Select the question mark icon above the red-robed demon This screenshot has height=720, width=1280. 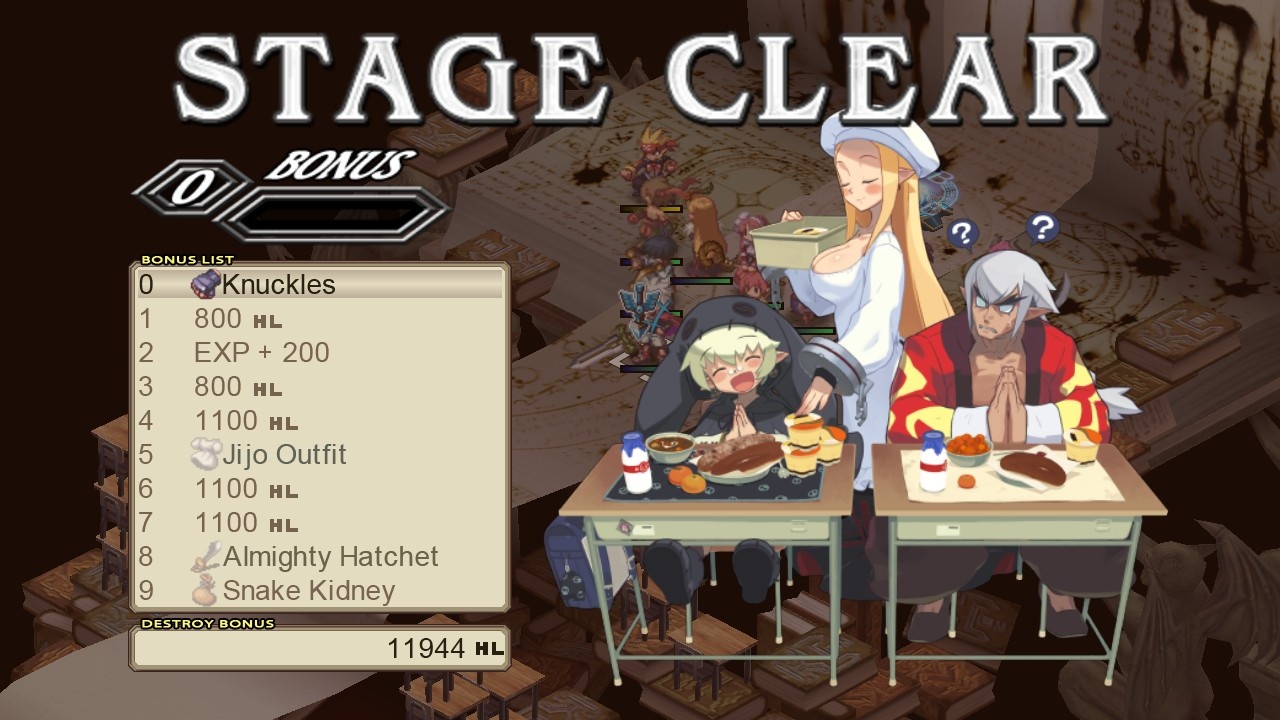point(1043,228)
